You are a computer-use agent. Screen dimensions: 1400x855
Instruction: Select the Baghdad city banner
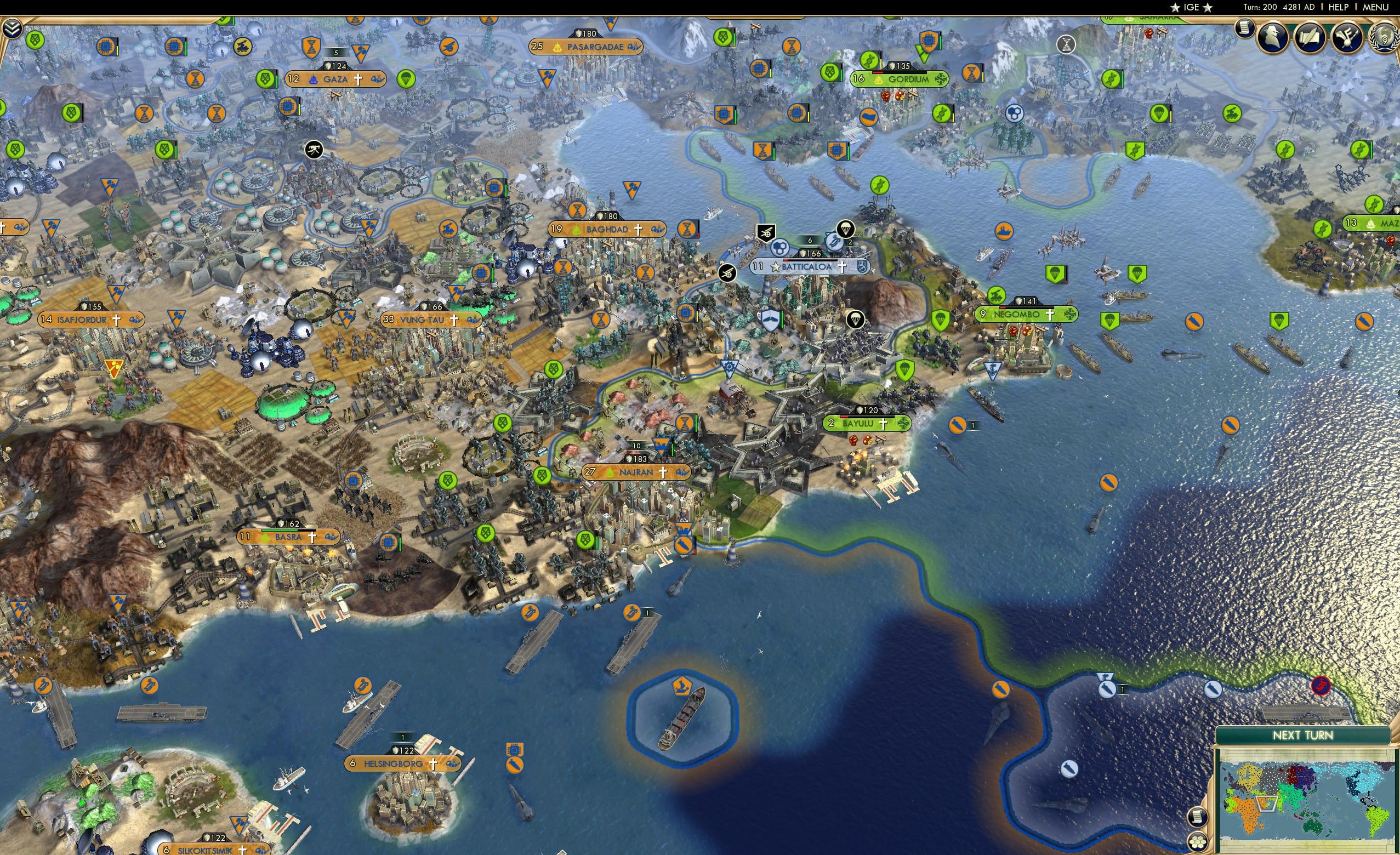coord(605,230)
